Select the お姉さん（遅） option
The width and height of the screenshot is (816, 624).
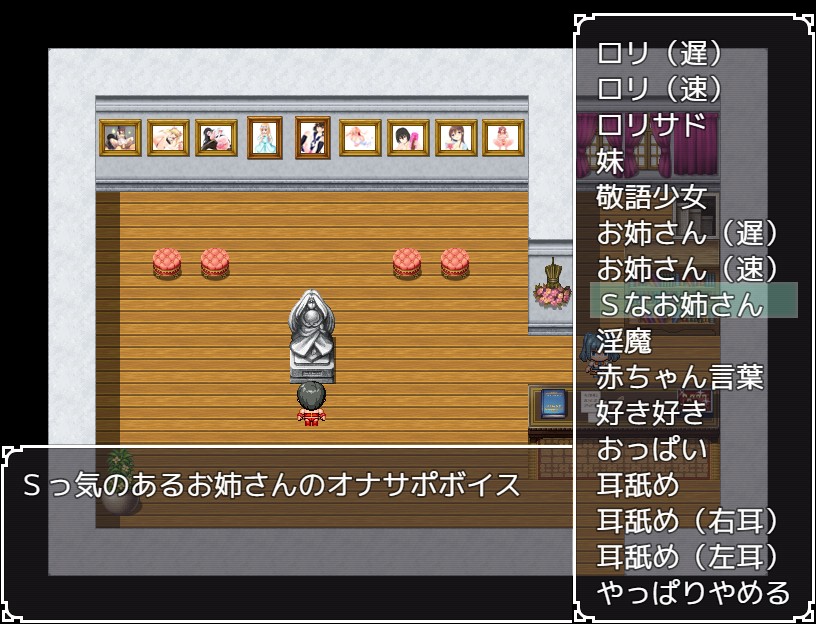[687, 233]
